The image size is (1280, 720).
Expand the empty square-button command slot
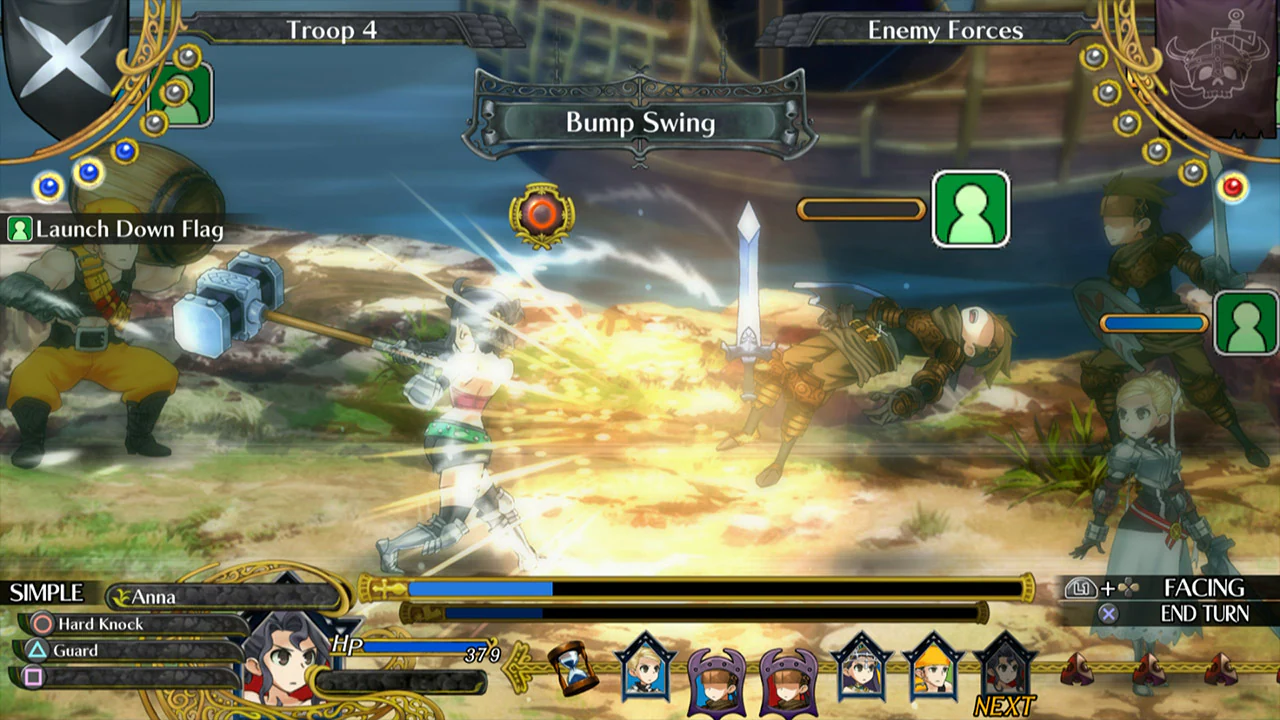[35, 678]
